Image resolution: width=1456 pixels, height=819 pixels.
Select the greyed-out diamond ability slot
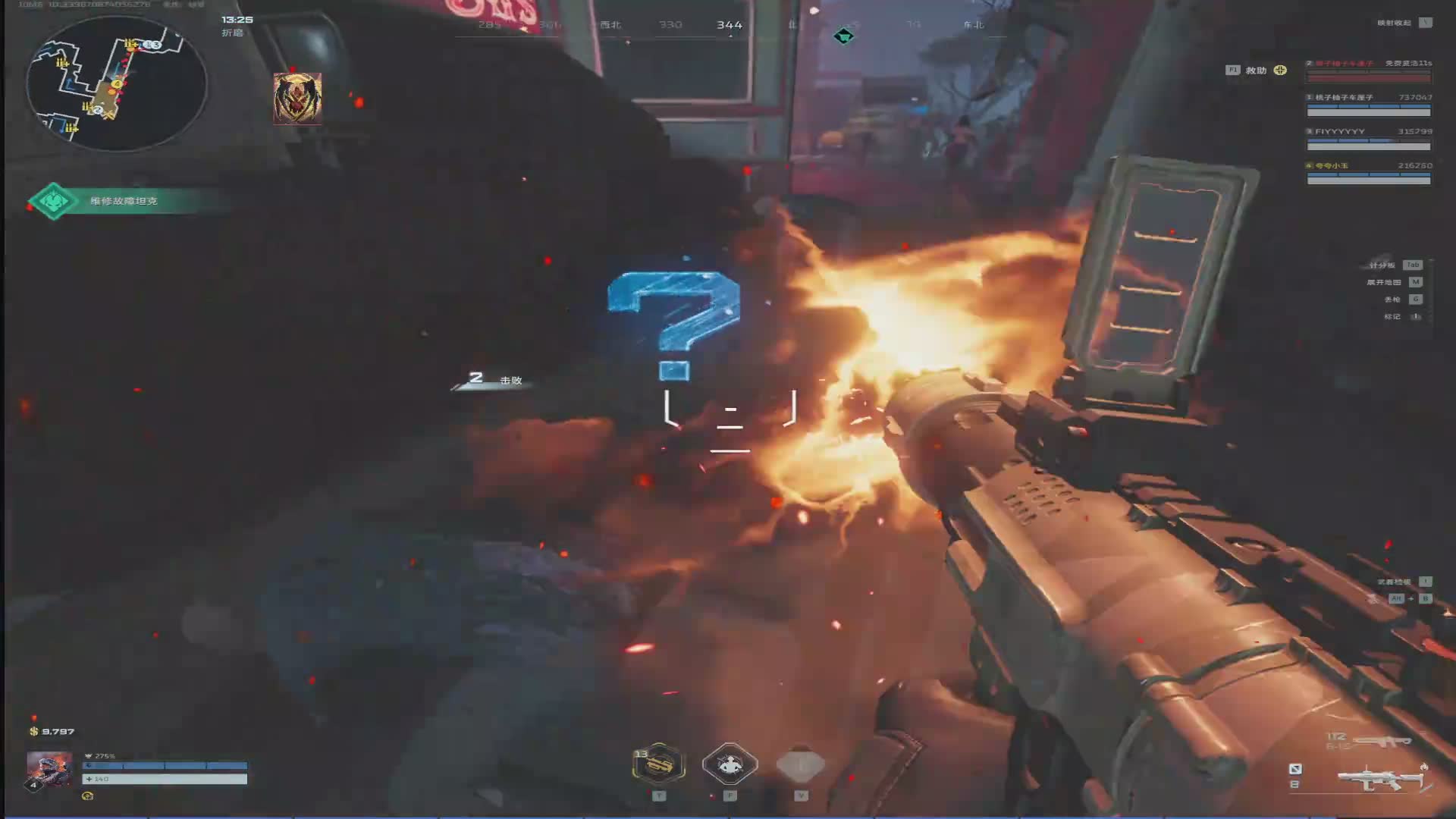pyautogui.click(x=801, y=764)
